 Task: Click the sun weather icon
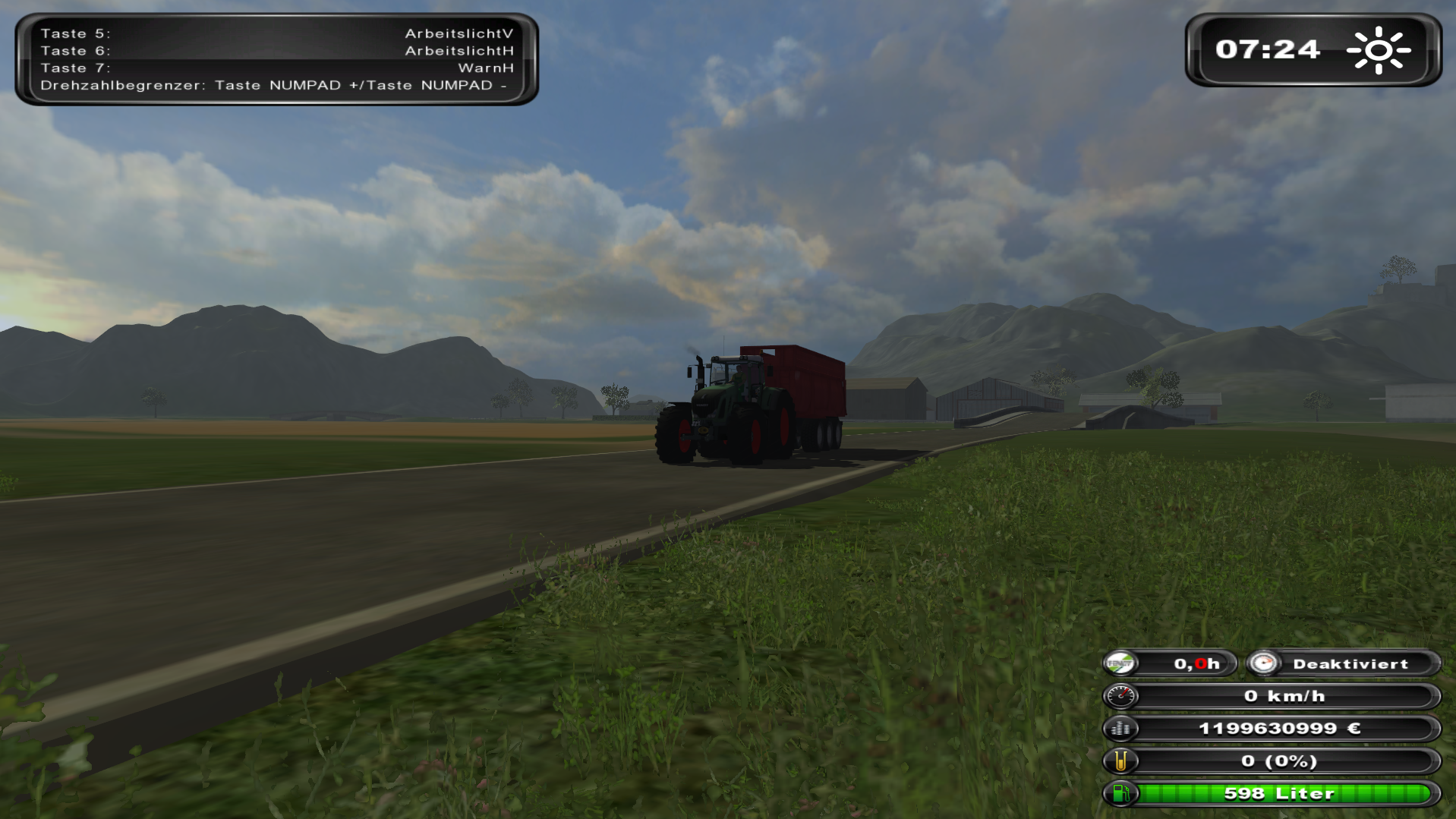pyautogui.click(x=1378, y=50)
